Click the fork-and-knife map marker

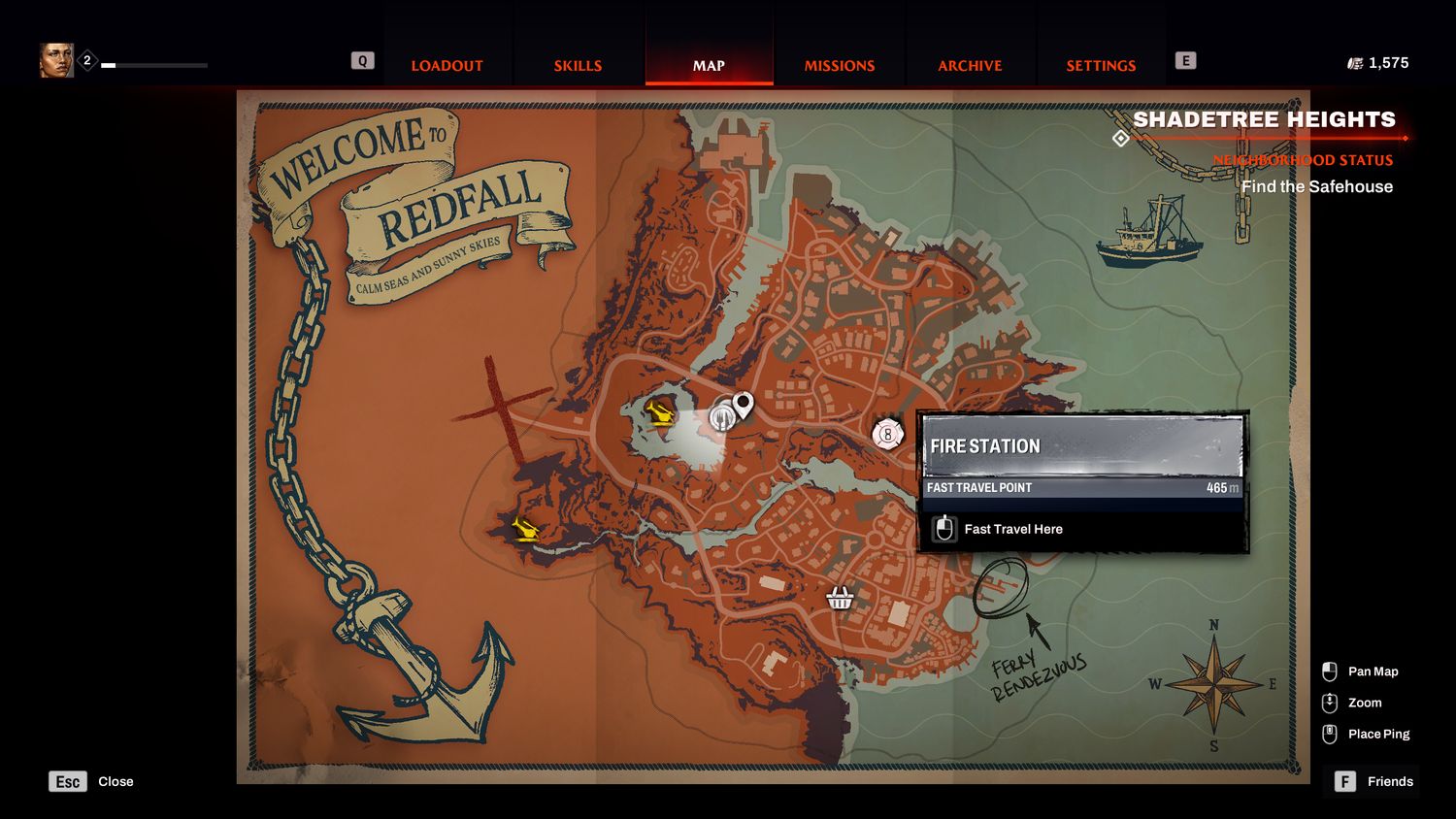[721, 417]
